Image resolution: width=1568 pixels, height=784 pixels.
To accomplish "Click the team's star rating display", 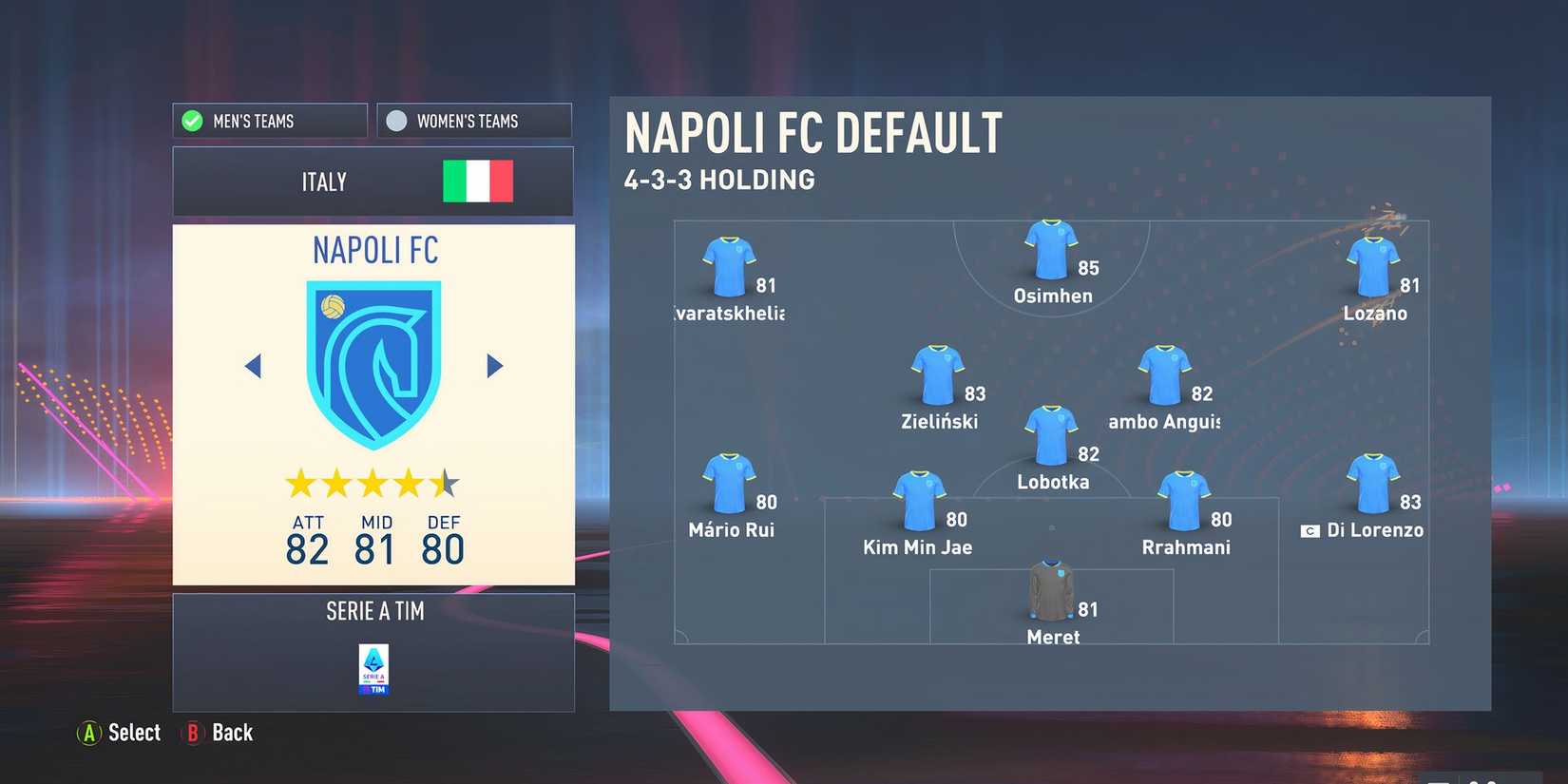I will [373, 483].
